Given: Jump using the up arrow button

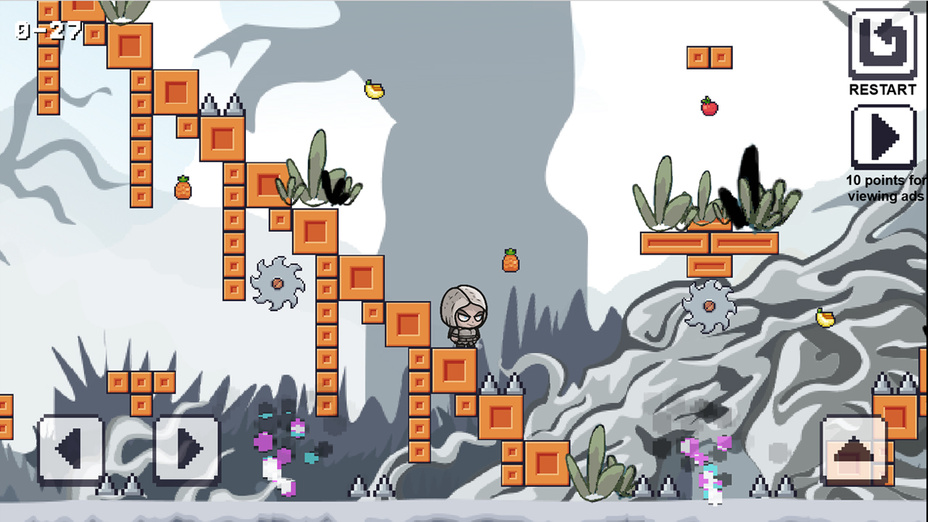Looking at the screenshot, I should (853, 452).
